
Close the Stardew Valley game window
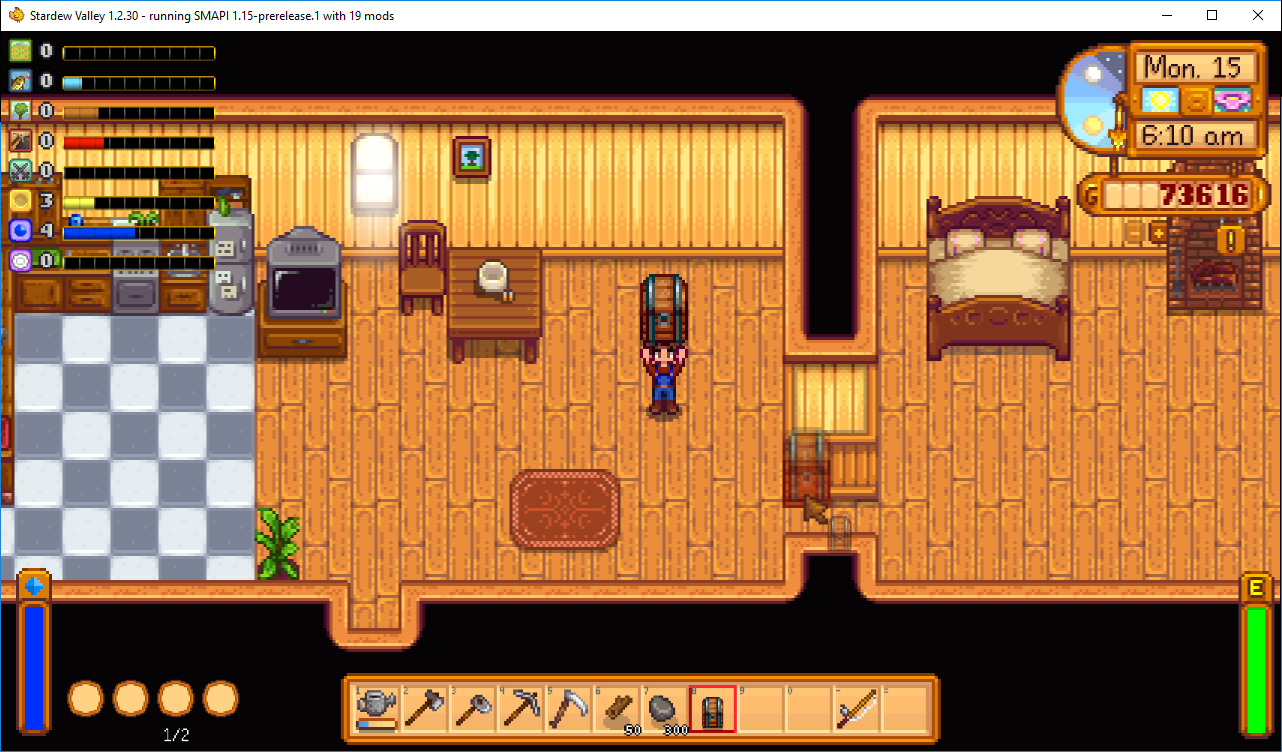tap(1258, 15)
